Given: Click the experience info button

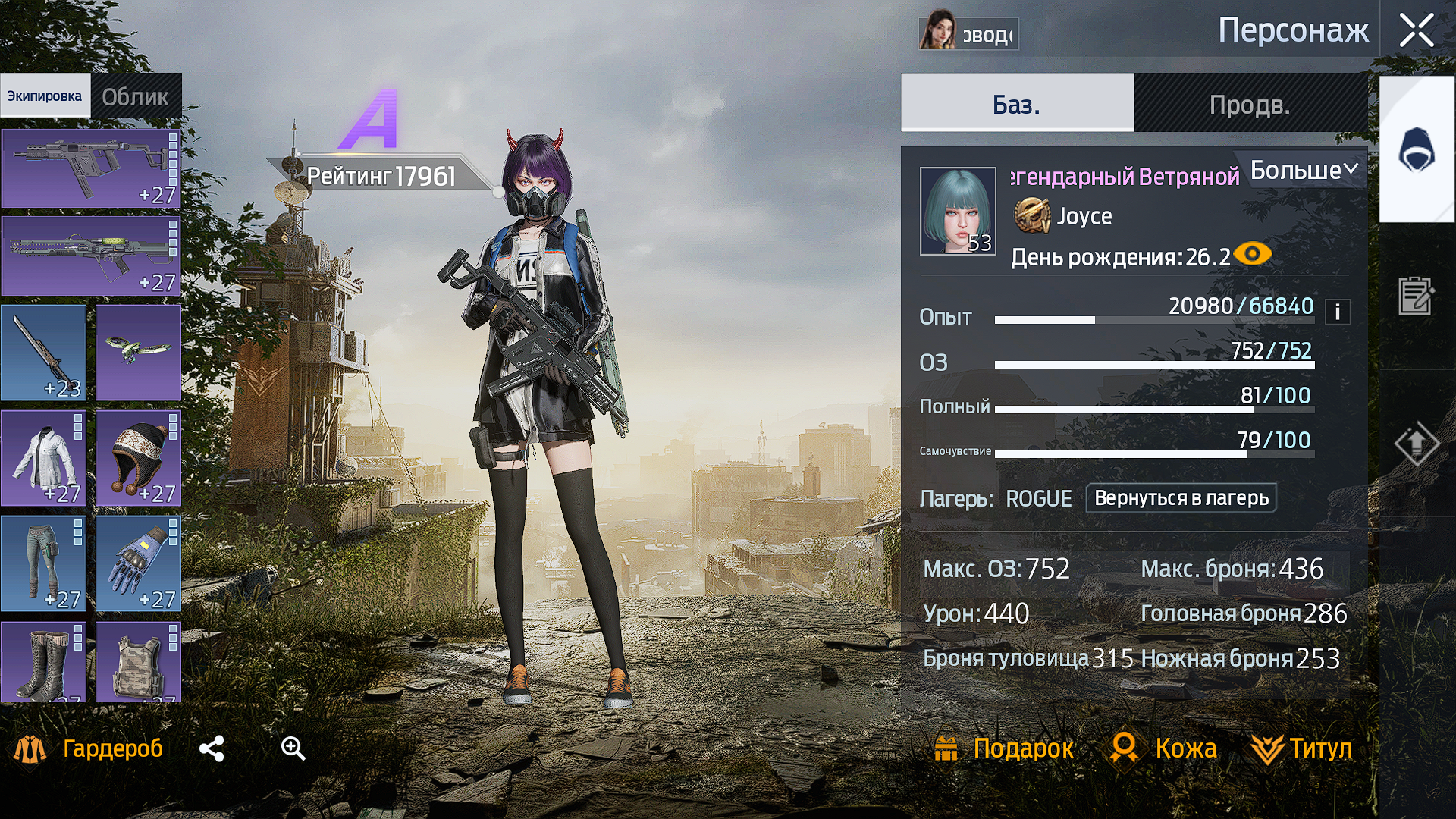Looking at the screenshot, I should pos(1337,311).
